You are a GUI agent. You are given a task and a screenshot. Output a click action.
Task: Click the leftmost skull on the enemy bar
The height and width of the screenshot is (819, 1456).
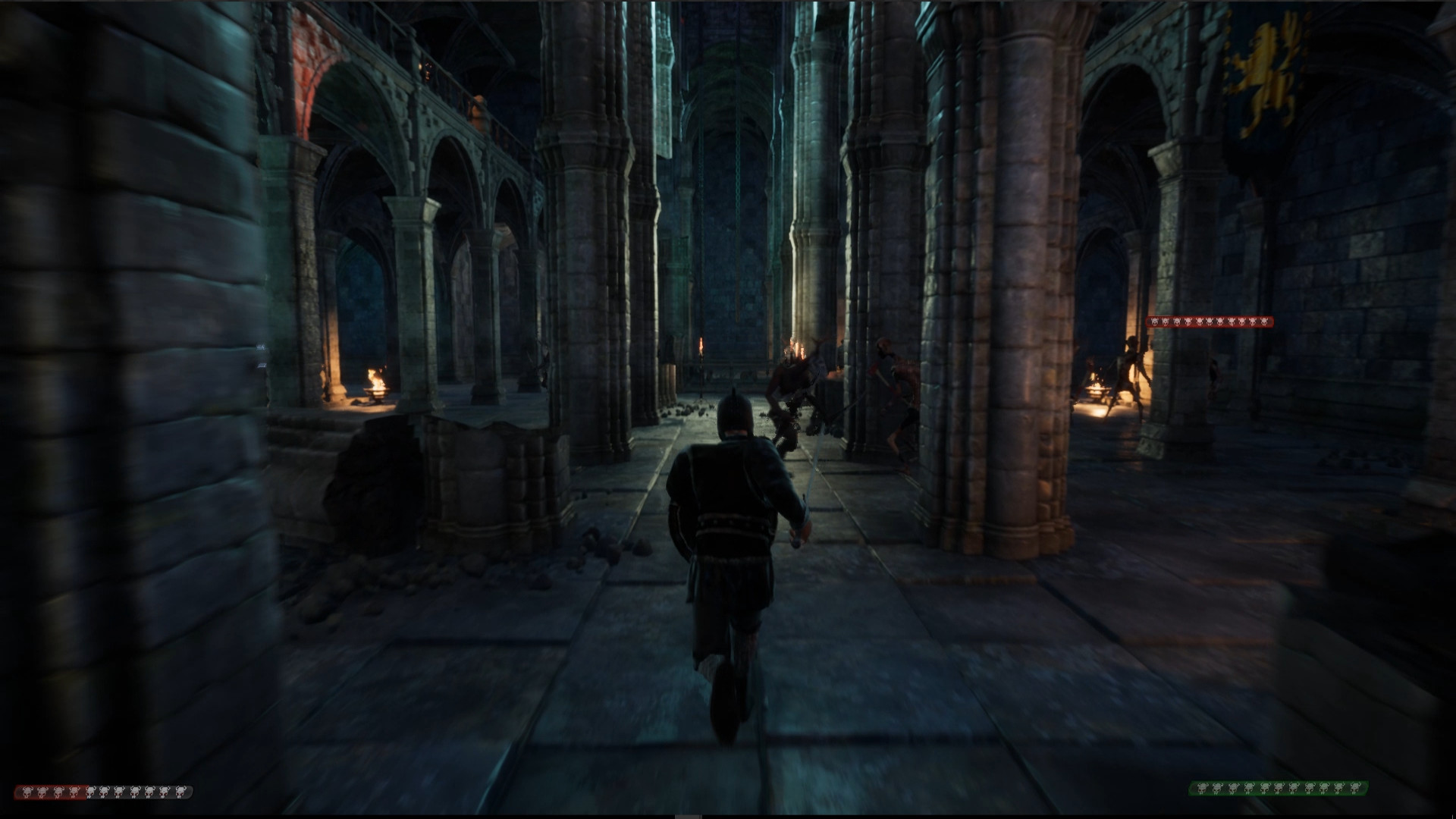point(1155,322)
